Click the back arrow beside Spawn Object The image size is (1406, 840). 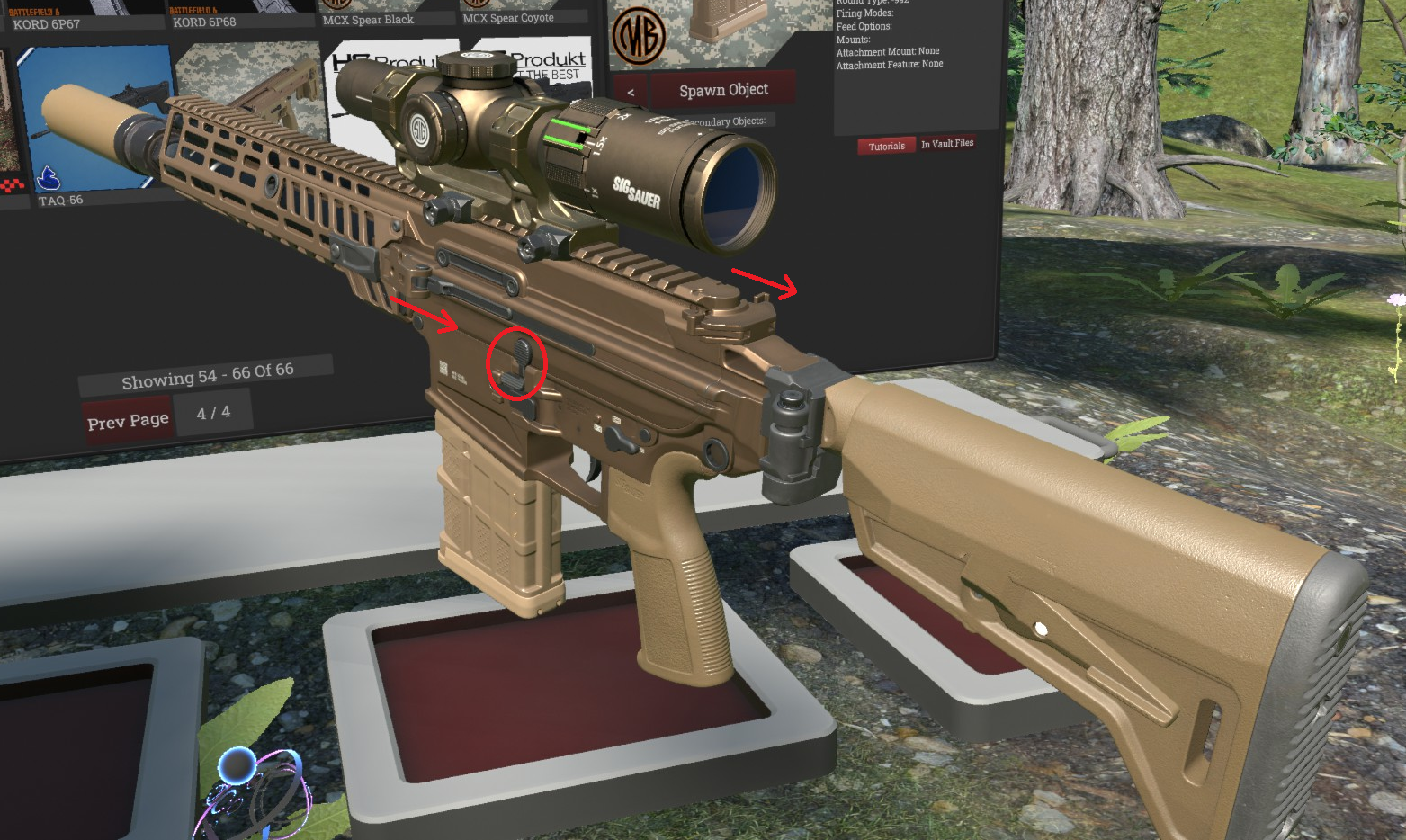point(631,92)
